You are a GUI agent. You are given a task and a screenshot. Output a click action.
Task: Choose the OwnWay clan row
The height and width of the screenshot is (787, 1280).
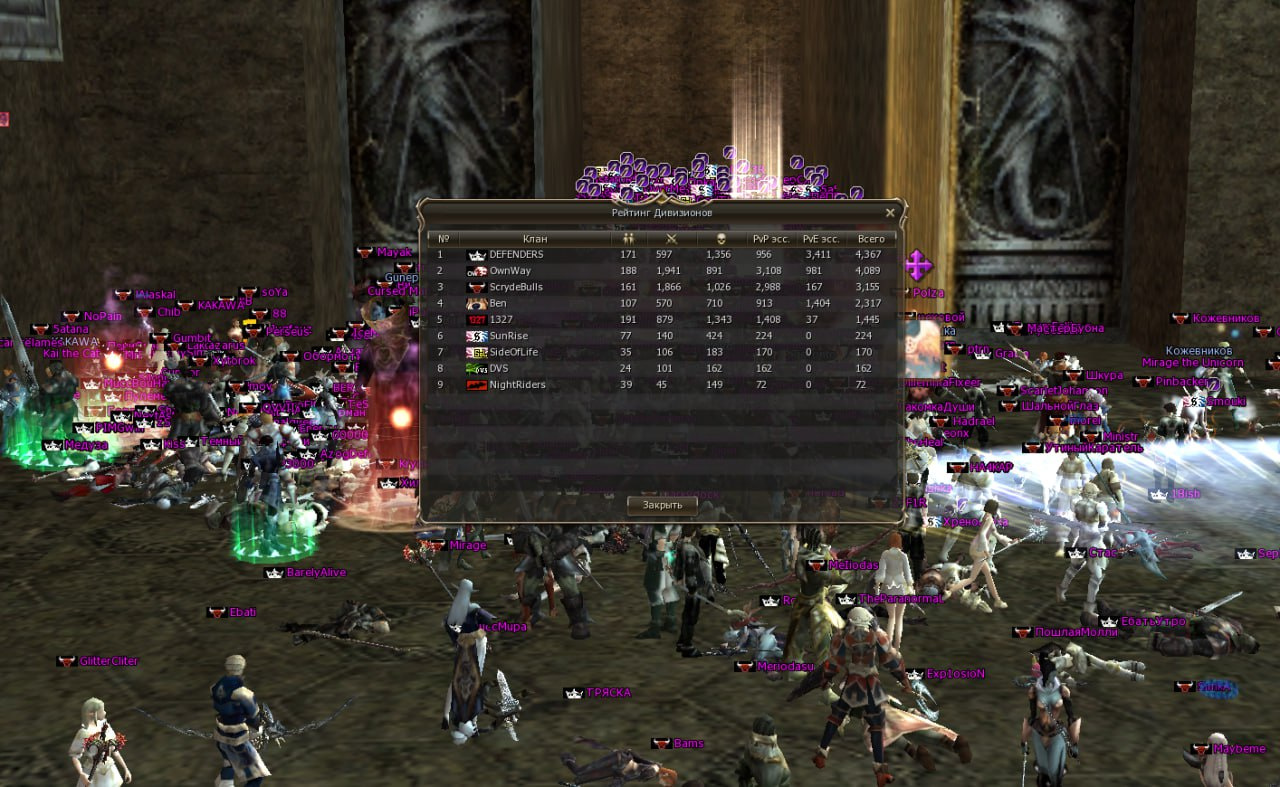click(510, 271)
